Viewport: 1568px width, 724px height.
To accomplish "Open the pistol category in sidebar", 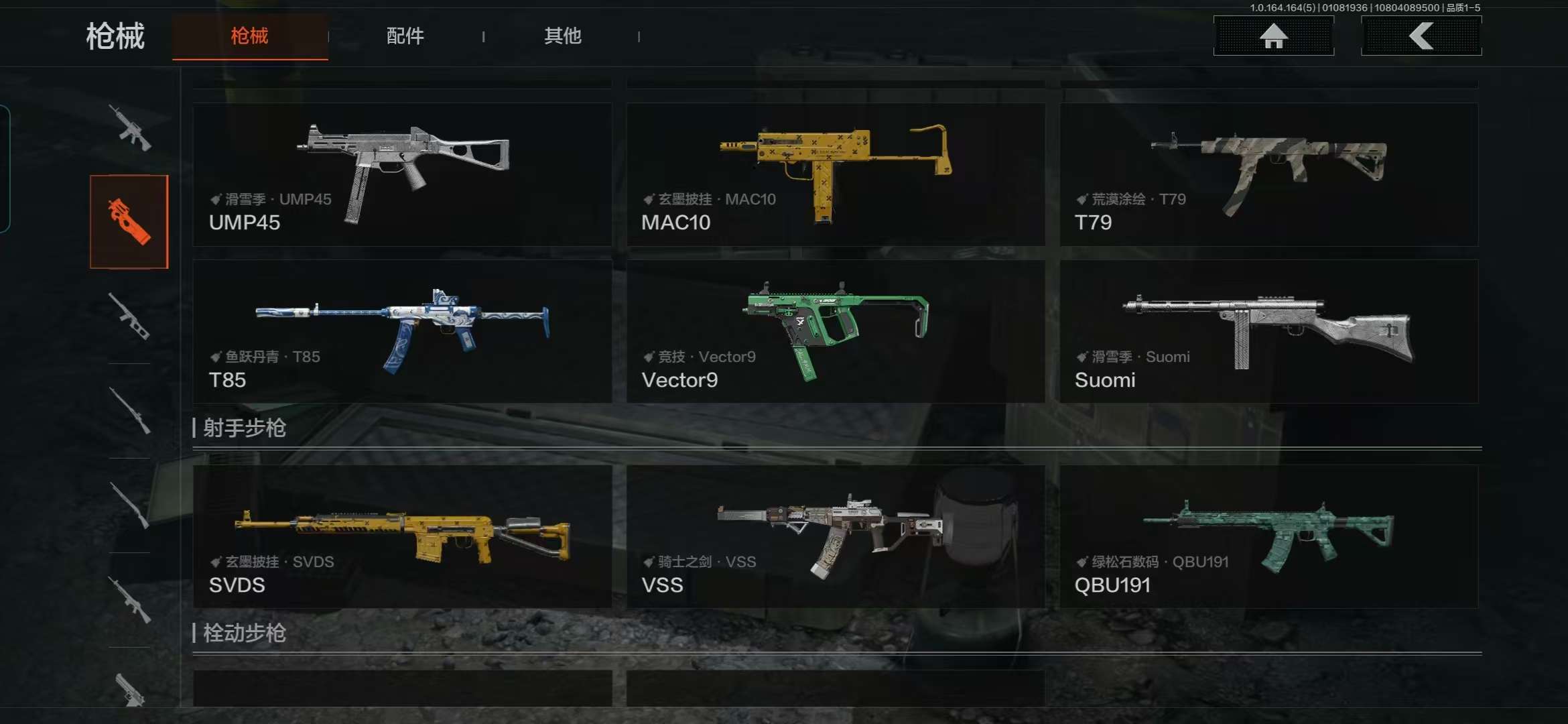I will point(129,689).
